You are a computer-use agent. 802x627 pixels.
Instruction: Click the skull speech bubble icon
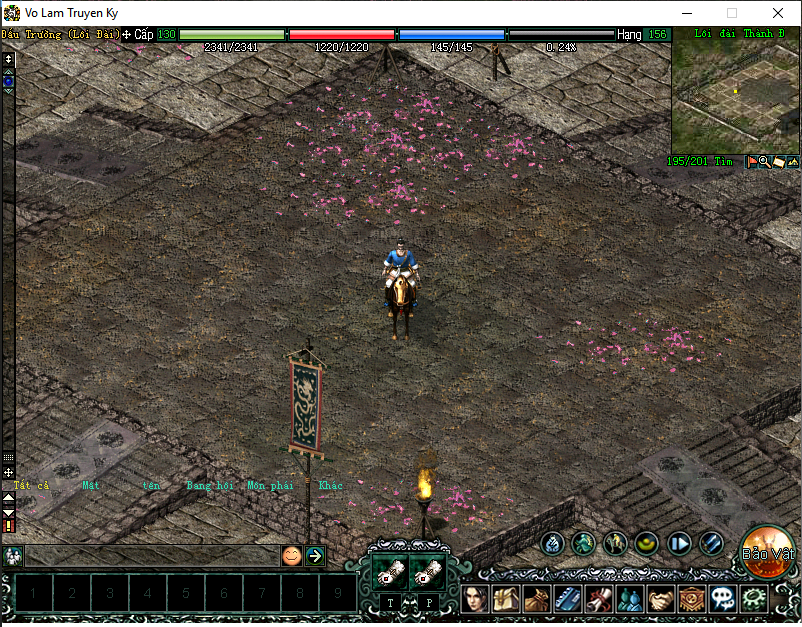coord(722,599)
